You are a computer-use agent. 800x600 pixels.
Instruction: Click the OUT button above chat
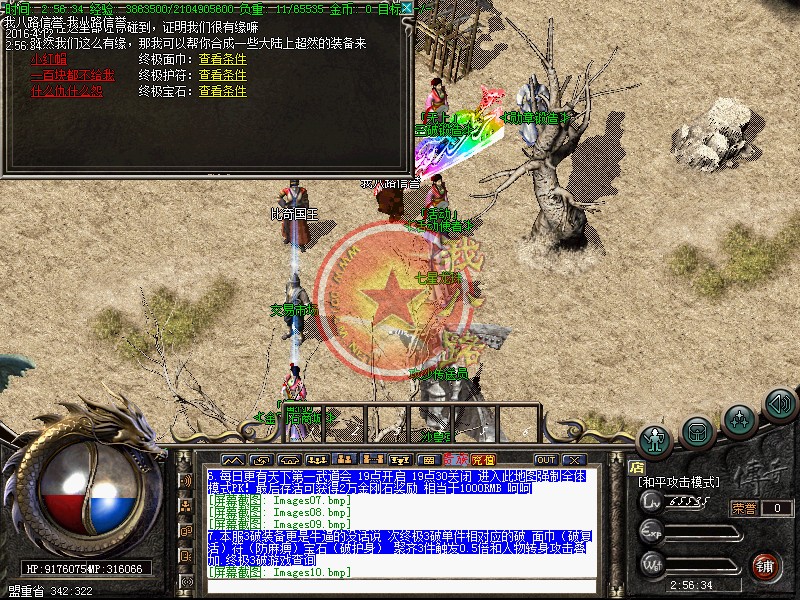coord(545,460)
